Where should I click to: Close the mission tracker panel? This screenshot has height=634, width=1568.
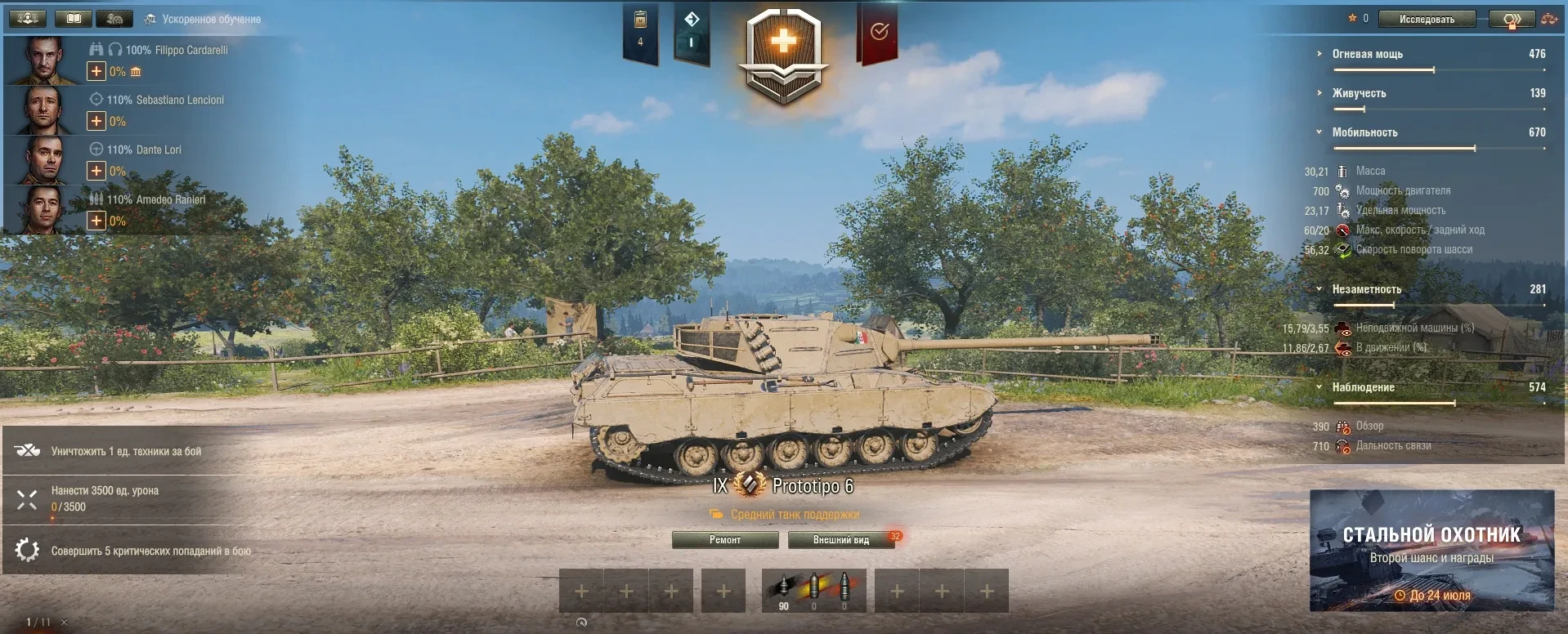pos(65,623)
